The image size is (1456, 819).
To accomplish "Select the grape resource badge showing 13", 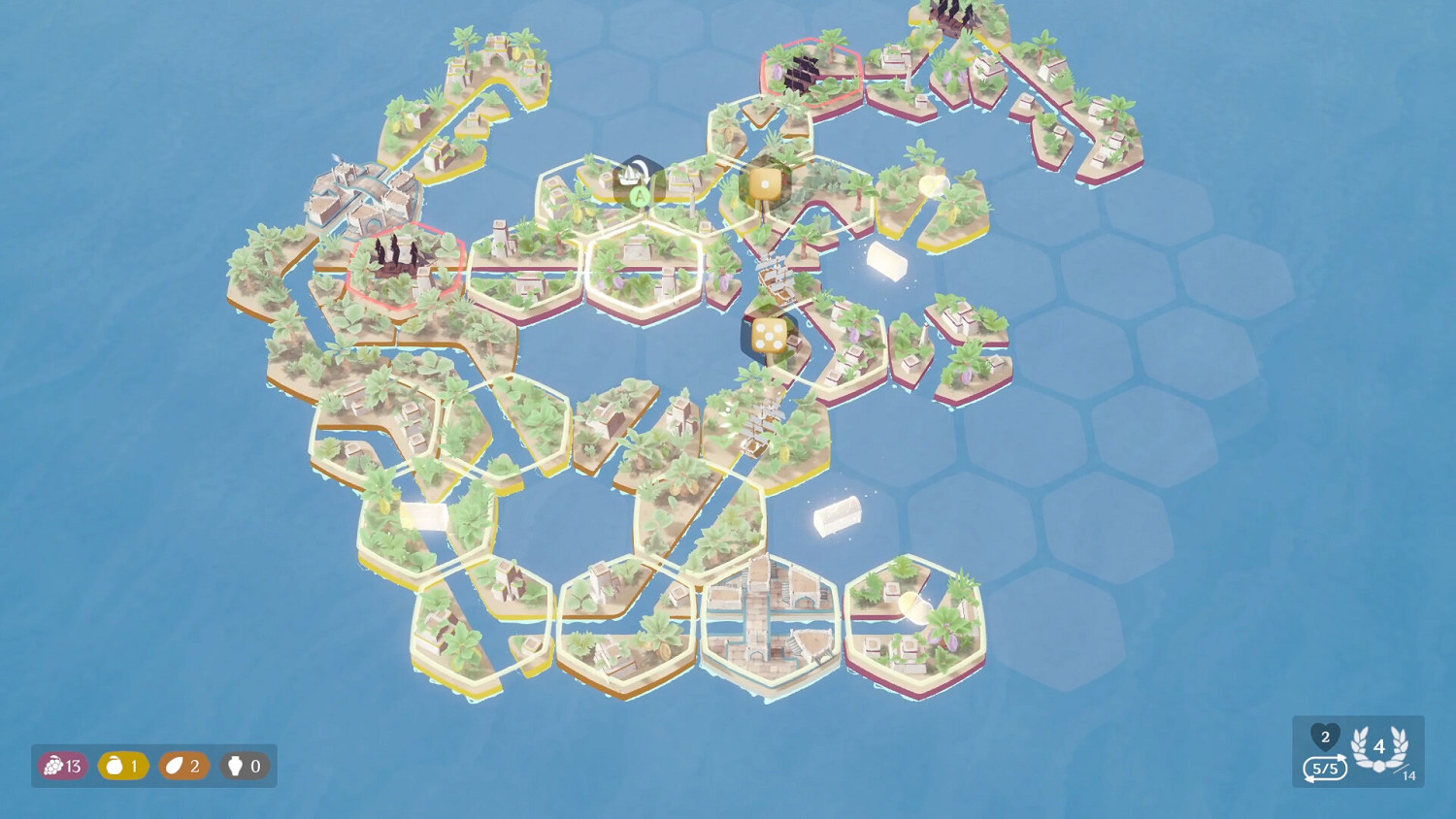I will click(x=61, y=766).
